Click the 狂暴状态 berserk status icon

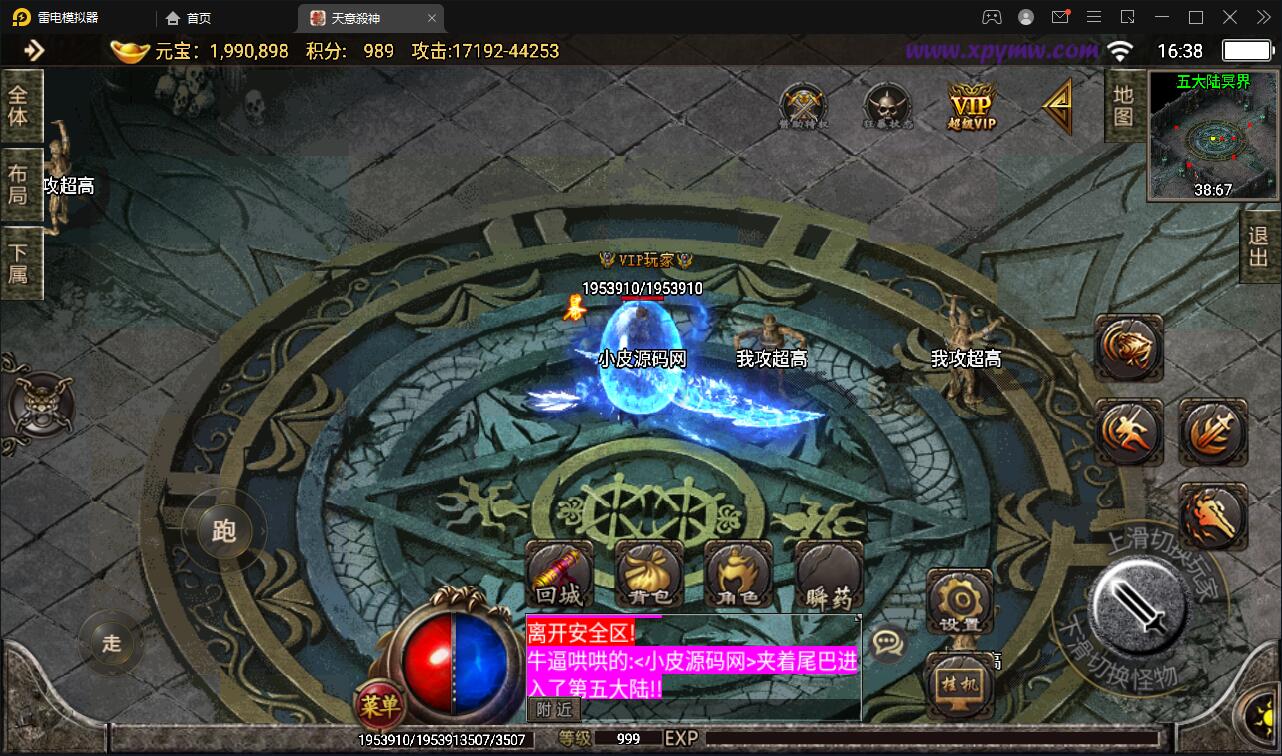[885, 104]
